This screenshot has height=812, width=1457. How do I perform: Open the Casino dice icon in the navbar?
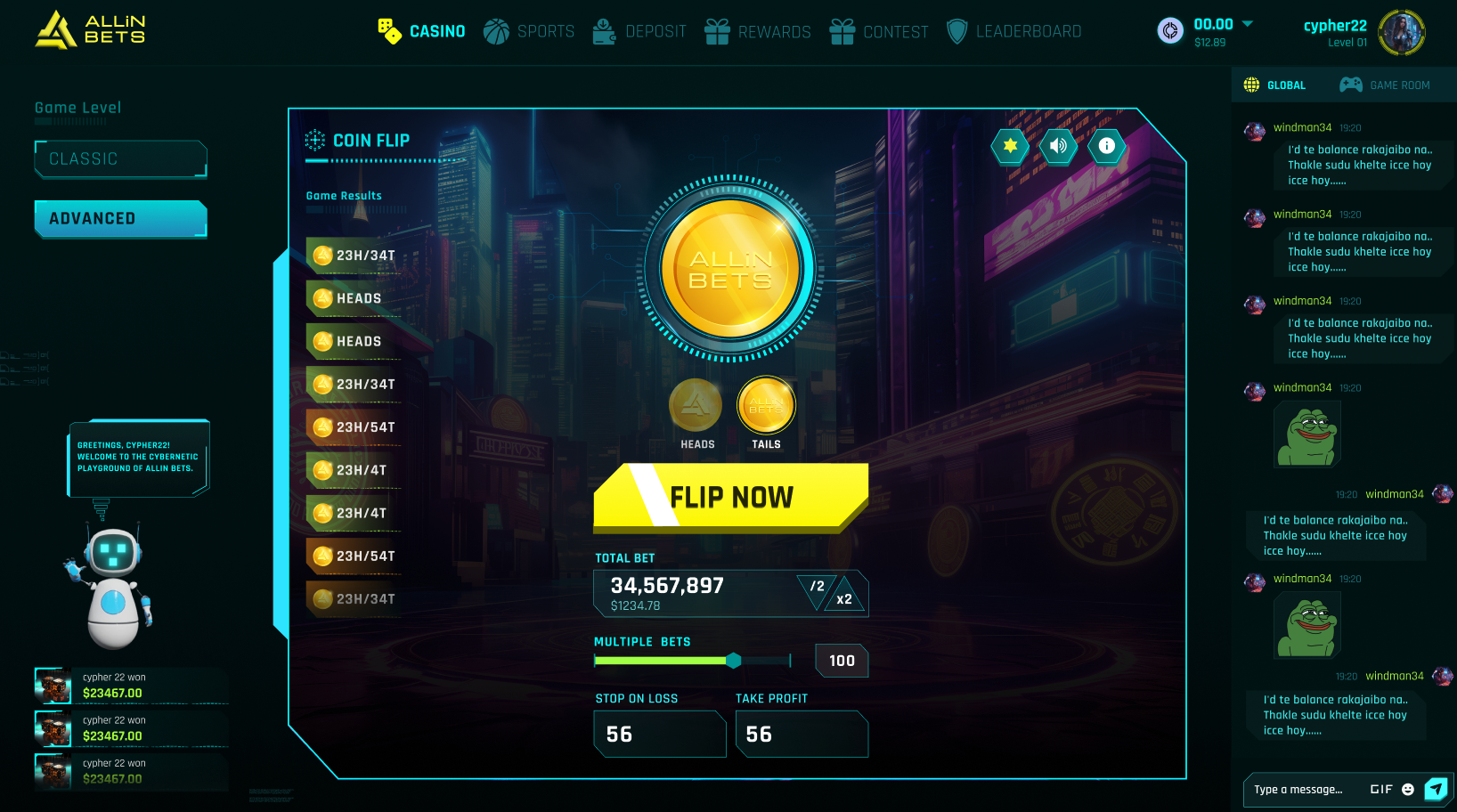click(389, 31)
